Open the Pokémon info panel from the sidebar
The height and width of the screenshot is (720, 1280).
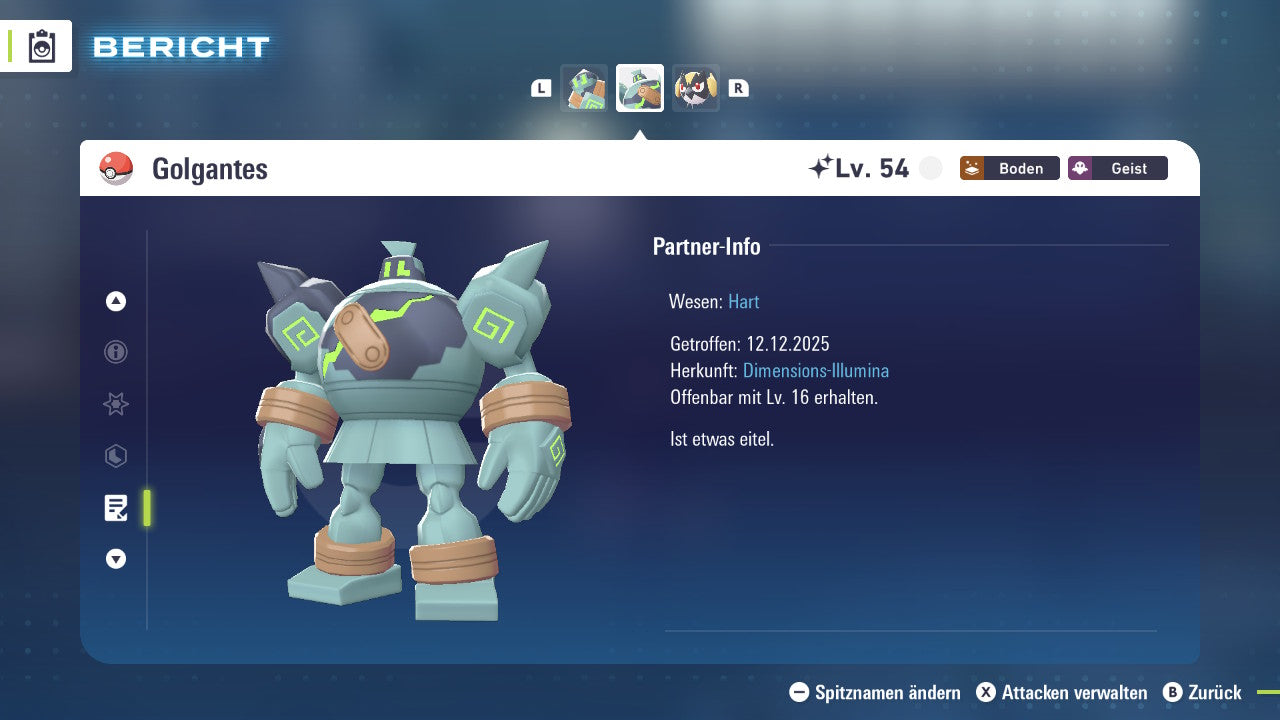(x=115, y=352)
